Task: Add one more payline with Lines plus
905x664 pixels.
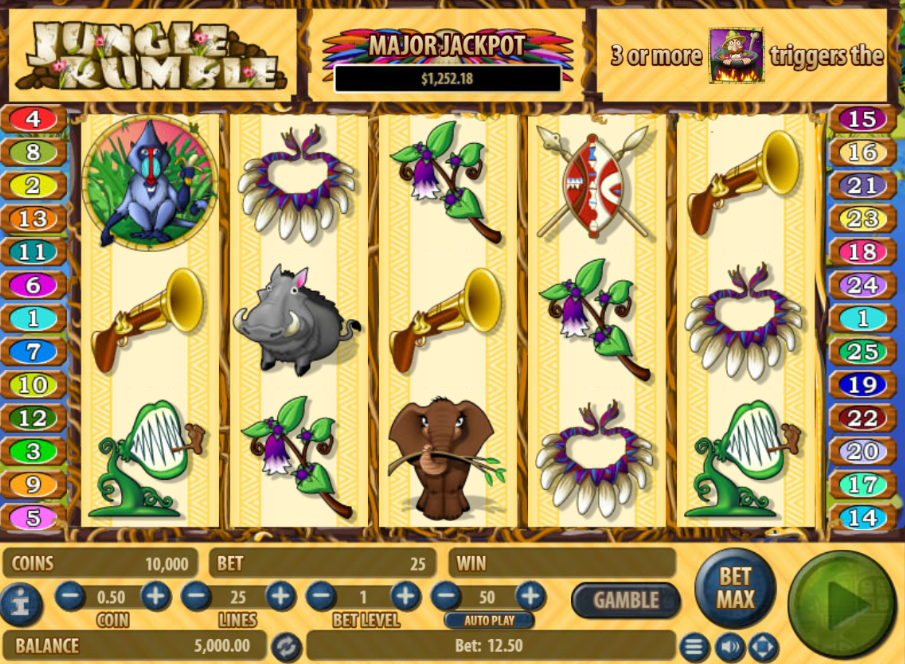Action: 280,597
